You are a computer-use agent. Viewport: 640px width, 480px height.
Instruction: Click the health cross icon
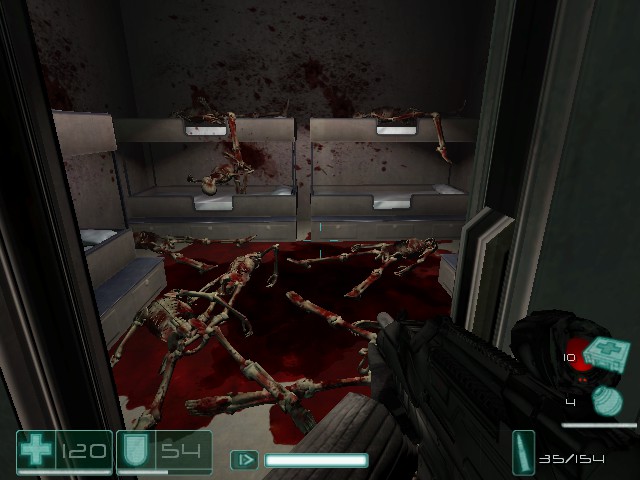[37, 451]
